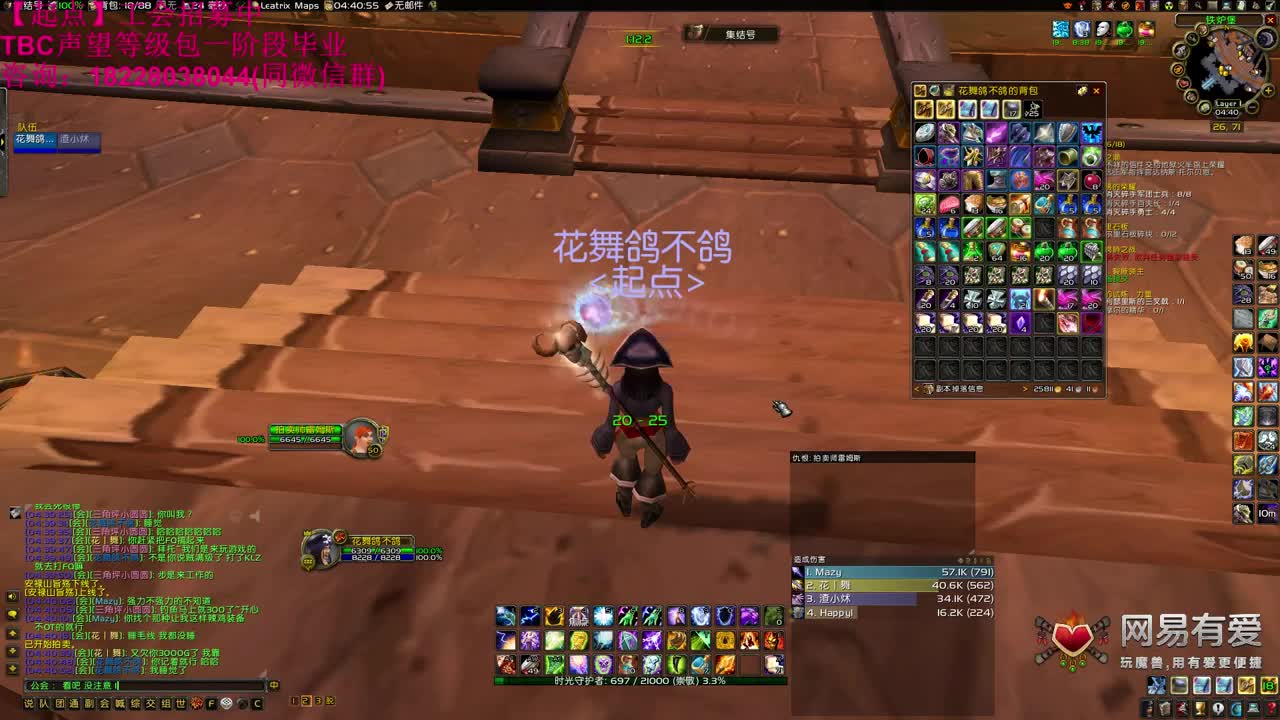Click the golden trophy achievements micro button

[1198, 708]
